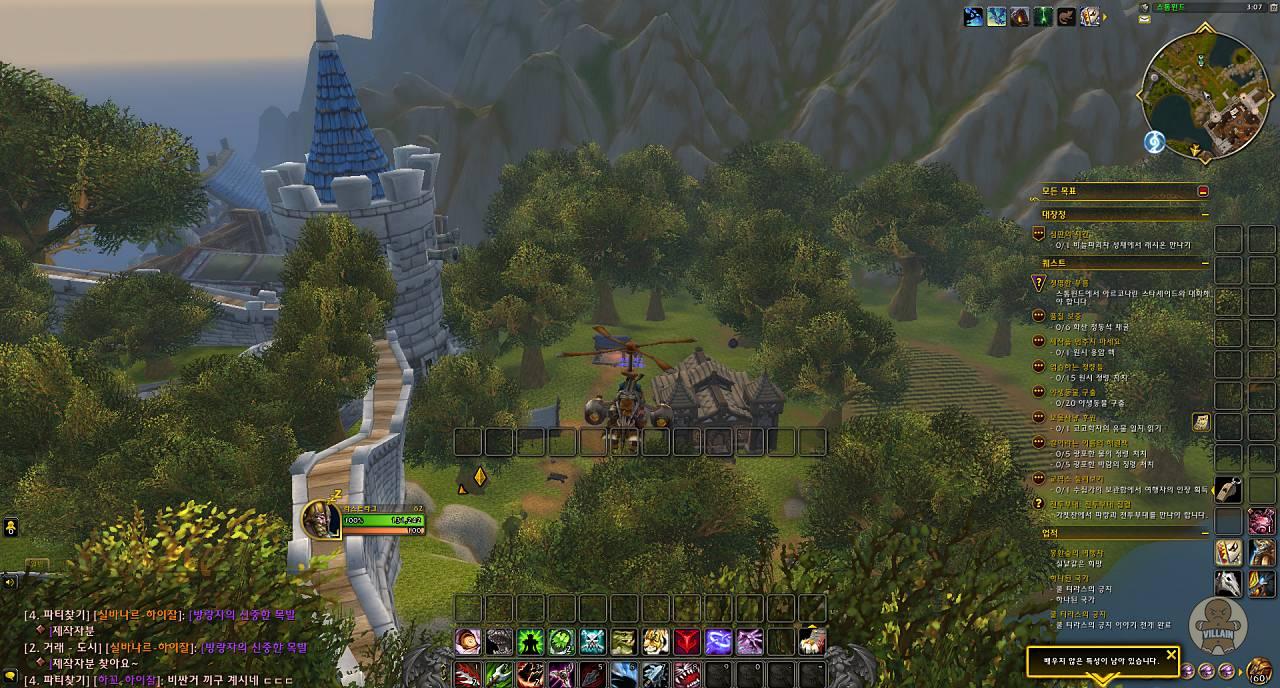This screenshot has width=1280, height=688.
Task: Click the gryphon mount icon on the action bar
Action: [811, 641]
